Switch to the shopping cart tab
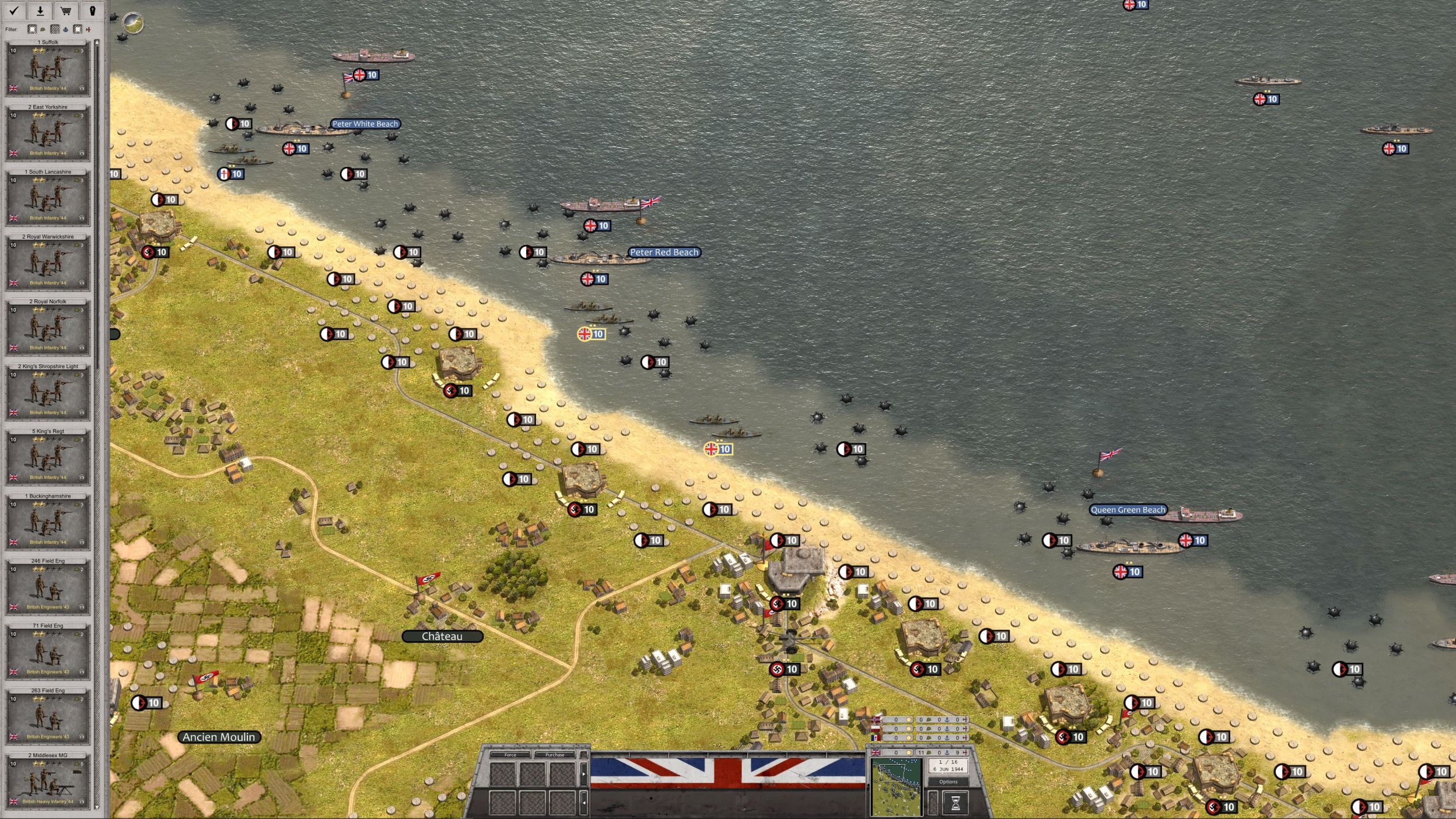 66,10
